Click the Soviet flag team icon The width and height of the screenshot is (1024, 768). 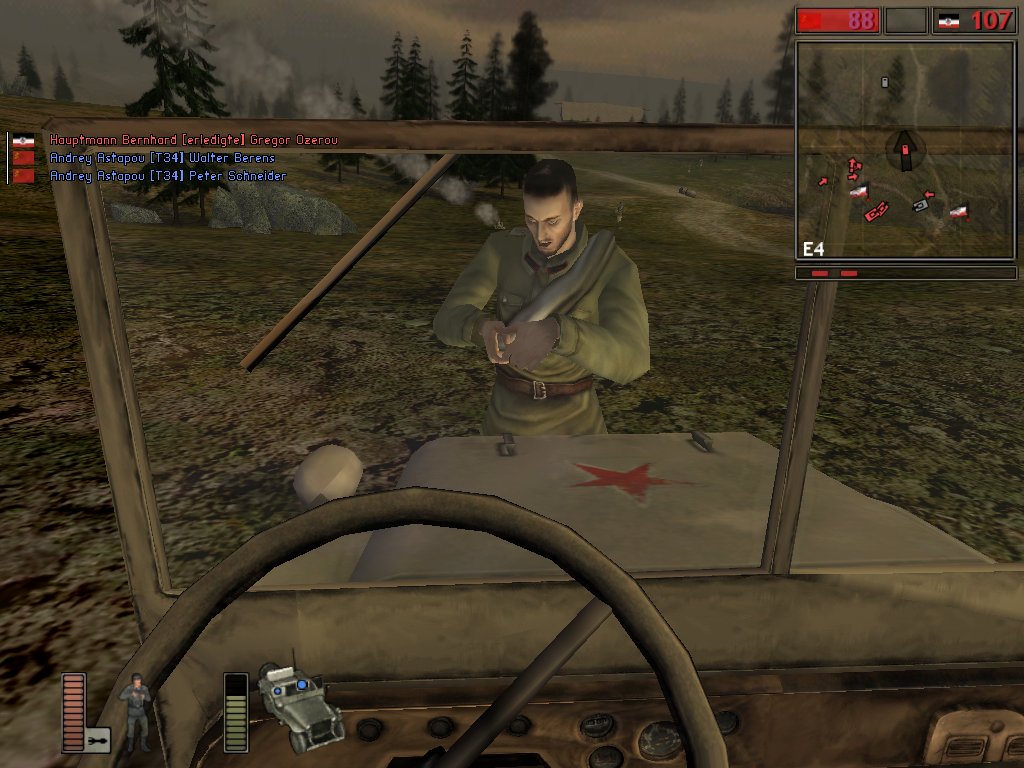tap(810, 20)
